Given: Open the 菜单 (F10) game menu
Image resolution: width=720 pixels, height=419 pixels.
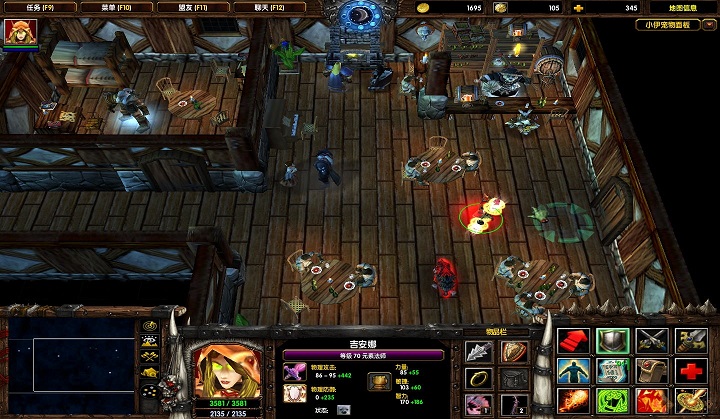Looking at the screenshot, I should point(117,7).
